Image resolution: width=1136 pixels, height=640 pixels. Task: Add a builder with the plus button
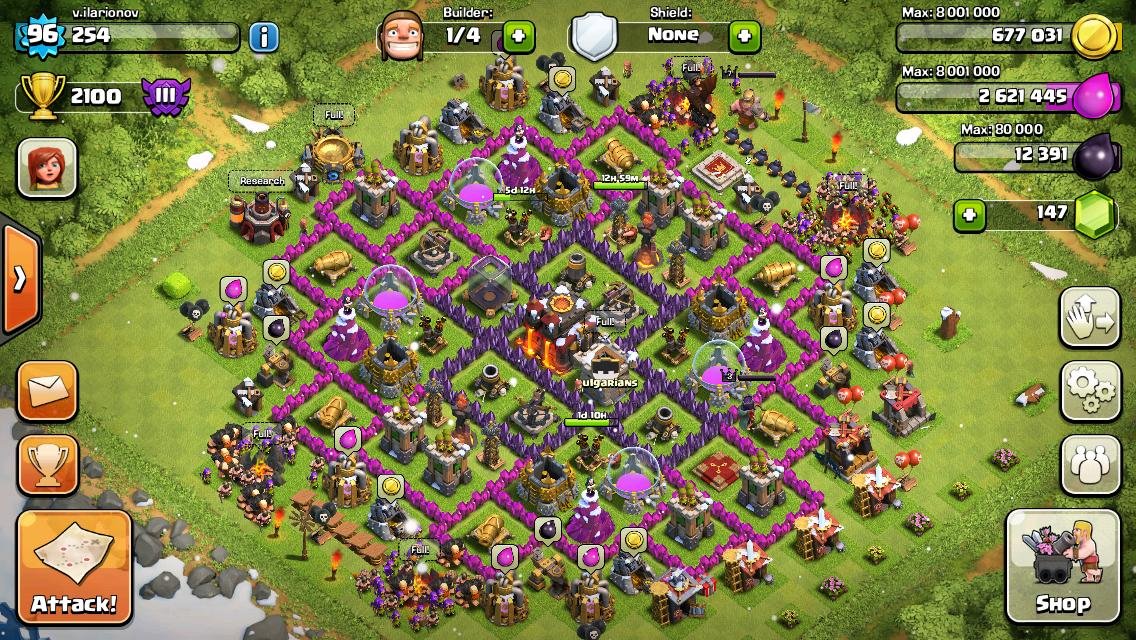(518, 37)
